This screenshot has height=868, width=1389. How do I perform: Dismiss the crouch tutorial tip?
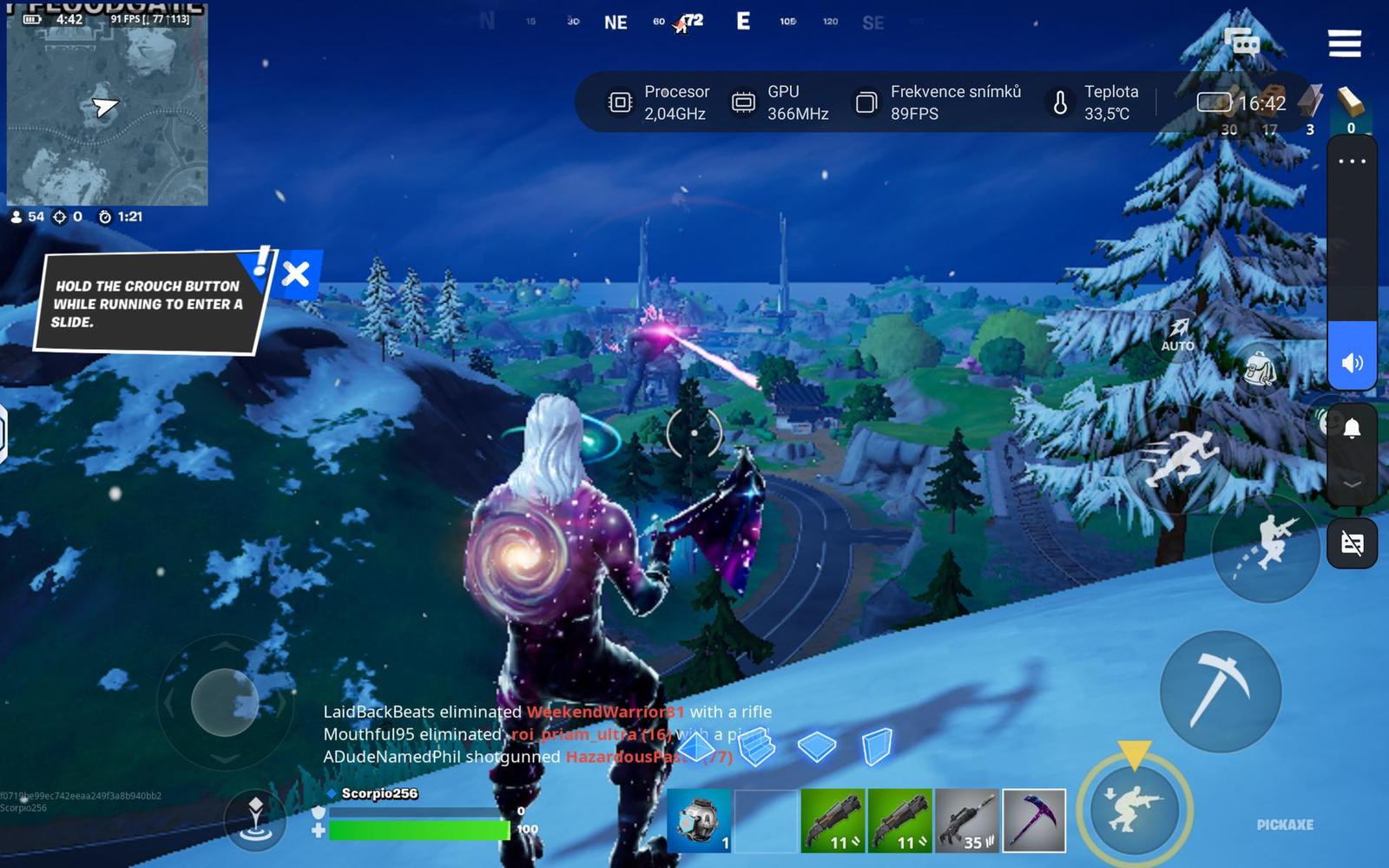pos(295,275)
